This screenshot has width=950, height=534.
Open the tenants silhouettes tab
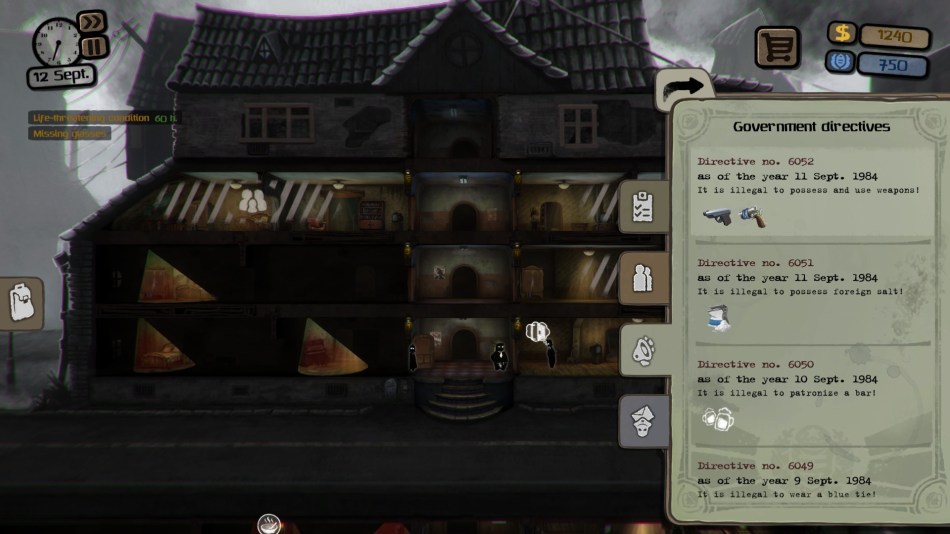click(x=643, y=278)
